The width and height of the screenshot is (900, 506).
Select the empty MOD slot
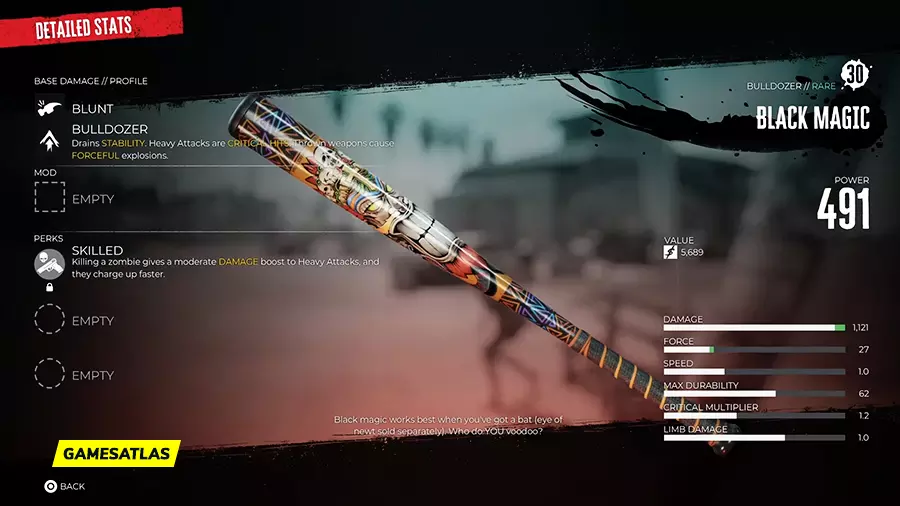click(49, 198)
